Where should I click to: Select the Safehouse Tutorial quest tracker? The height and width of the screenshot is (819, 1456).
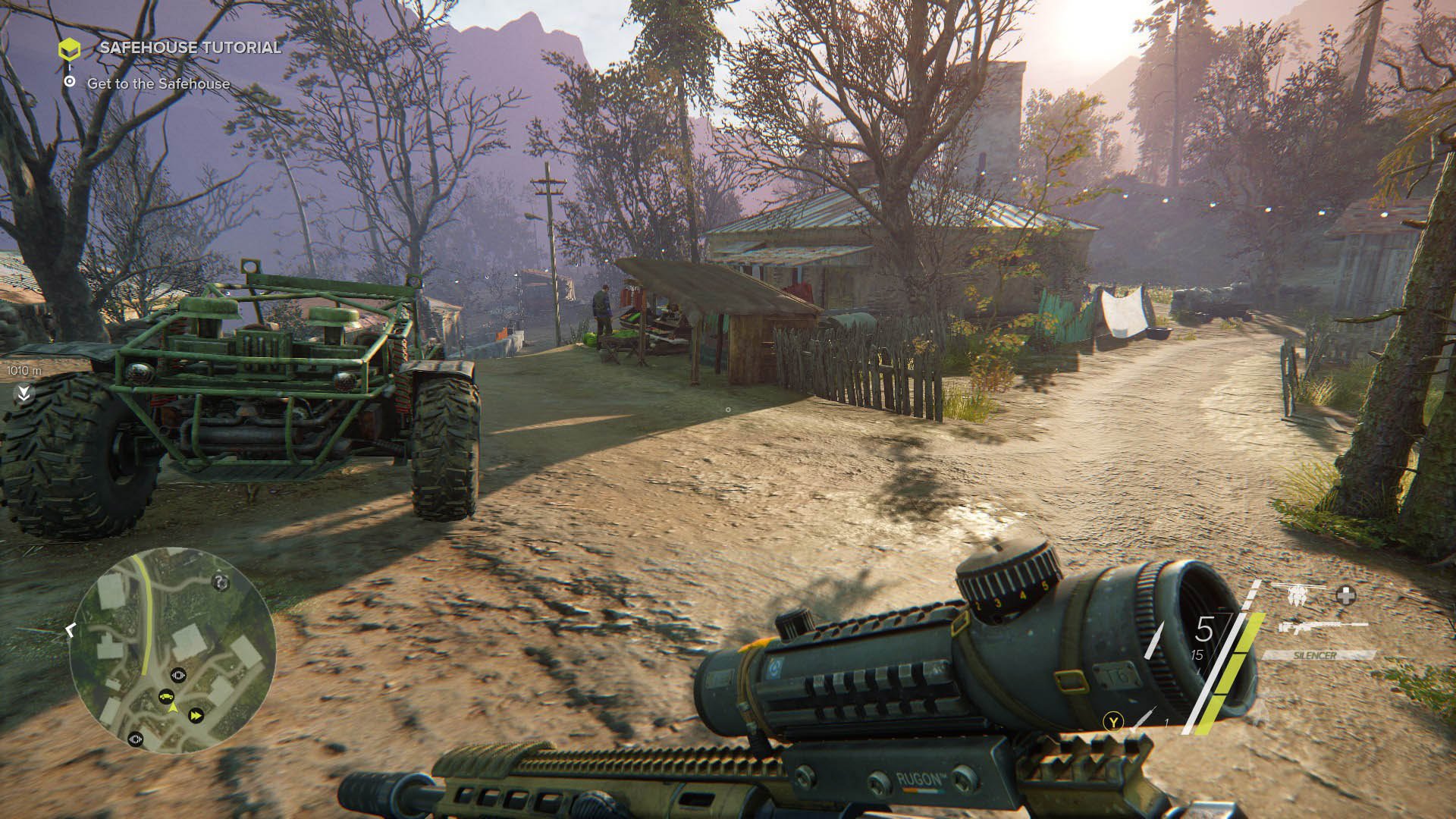coord(190,48)
